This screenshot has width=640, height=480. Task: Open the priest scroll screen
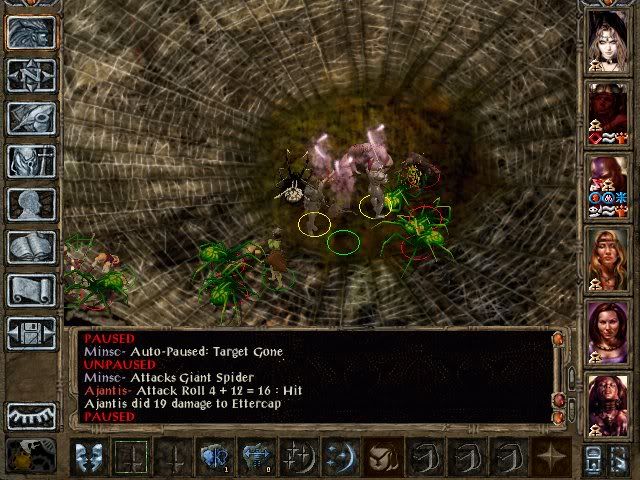(31, 290)
